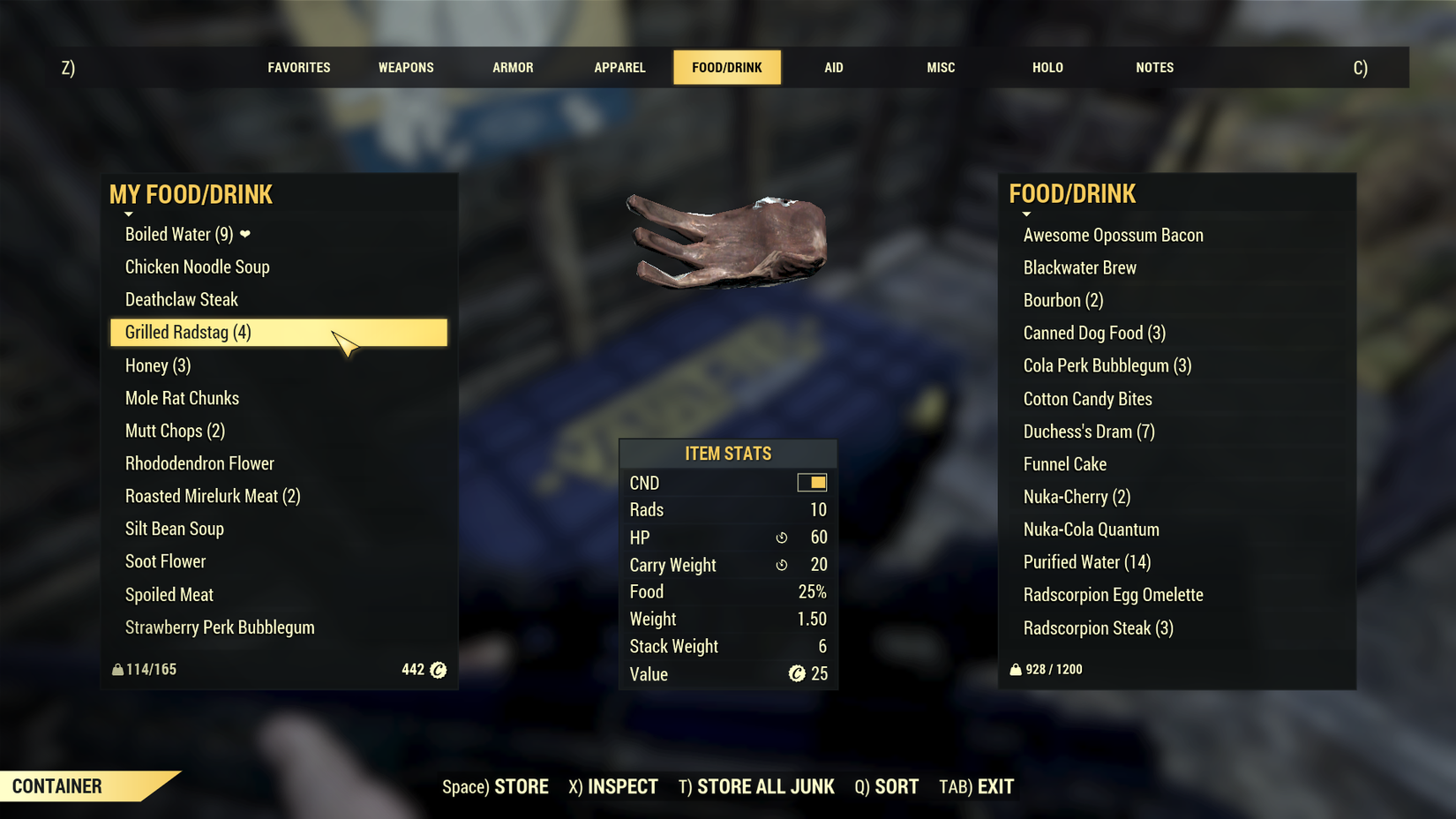Select Deathclaw Steak in your inventory
The width and height of the screenshot is (1456, 819).
(181, 299)
